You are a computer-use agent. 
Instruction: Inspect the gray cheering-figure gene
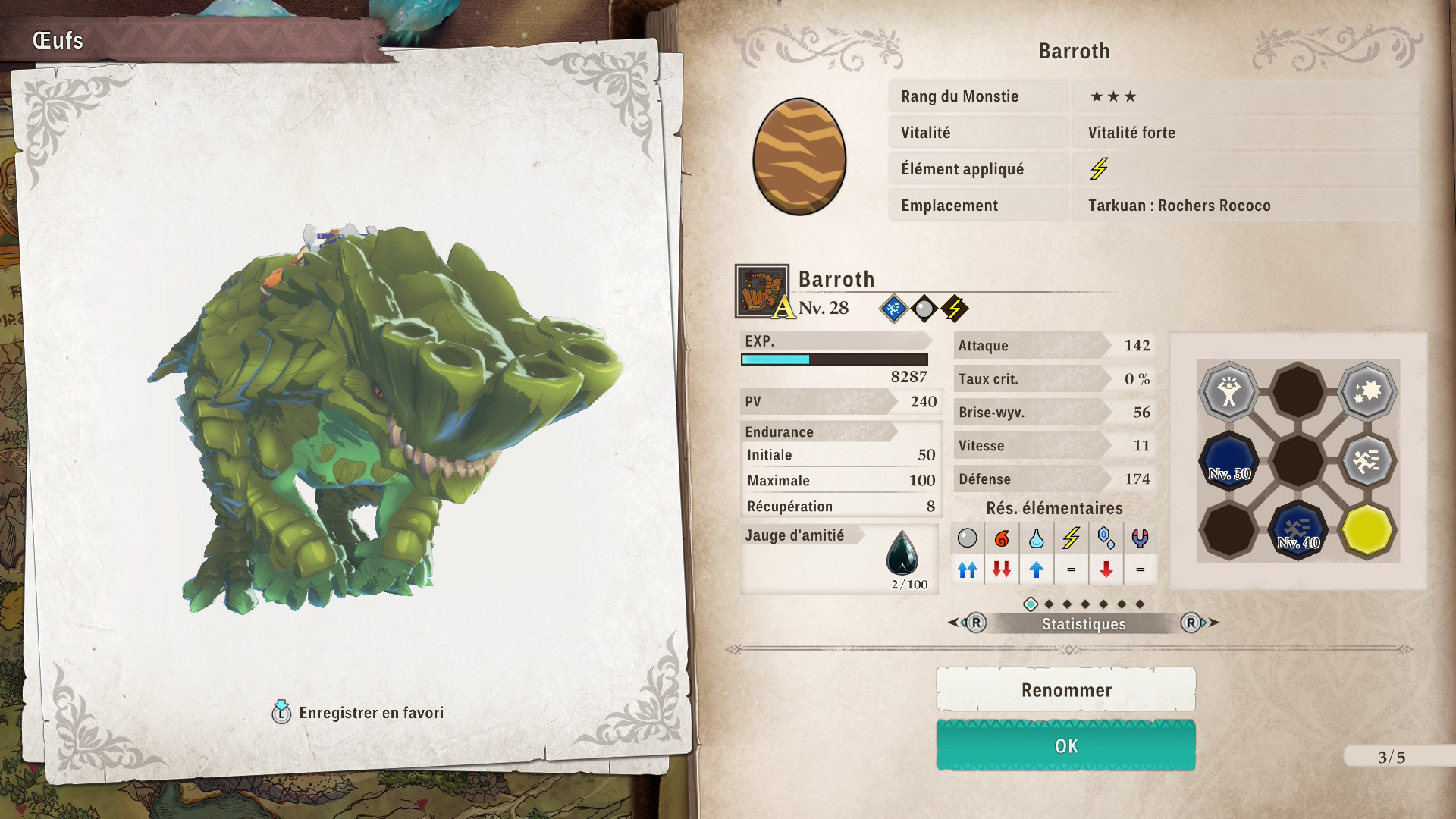pos(1228,392)
